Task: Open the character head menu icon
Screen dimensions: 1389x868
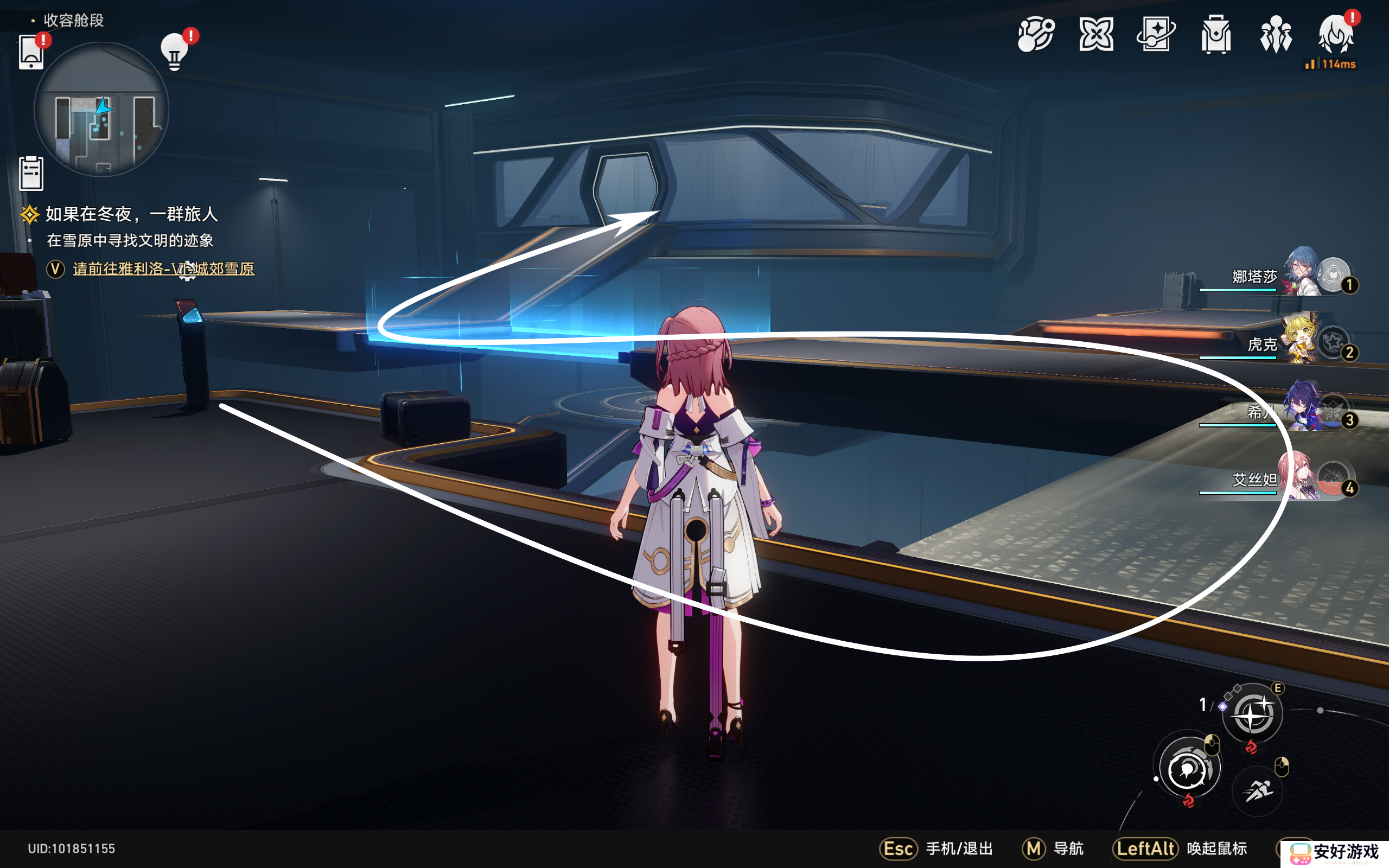Action: coord(1336,35)
